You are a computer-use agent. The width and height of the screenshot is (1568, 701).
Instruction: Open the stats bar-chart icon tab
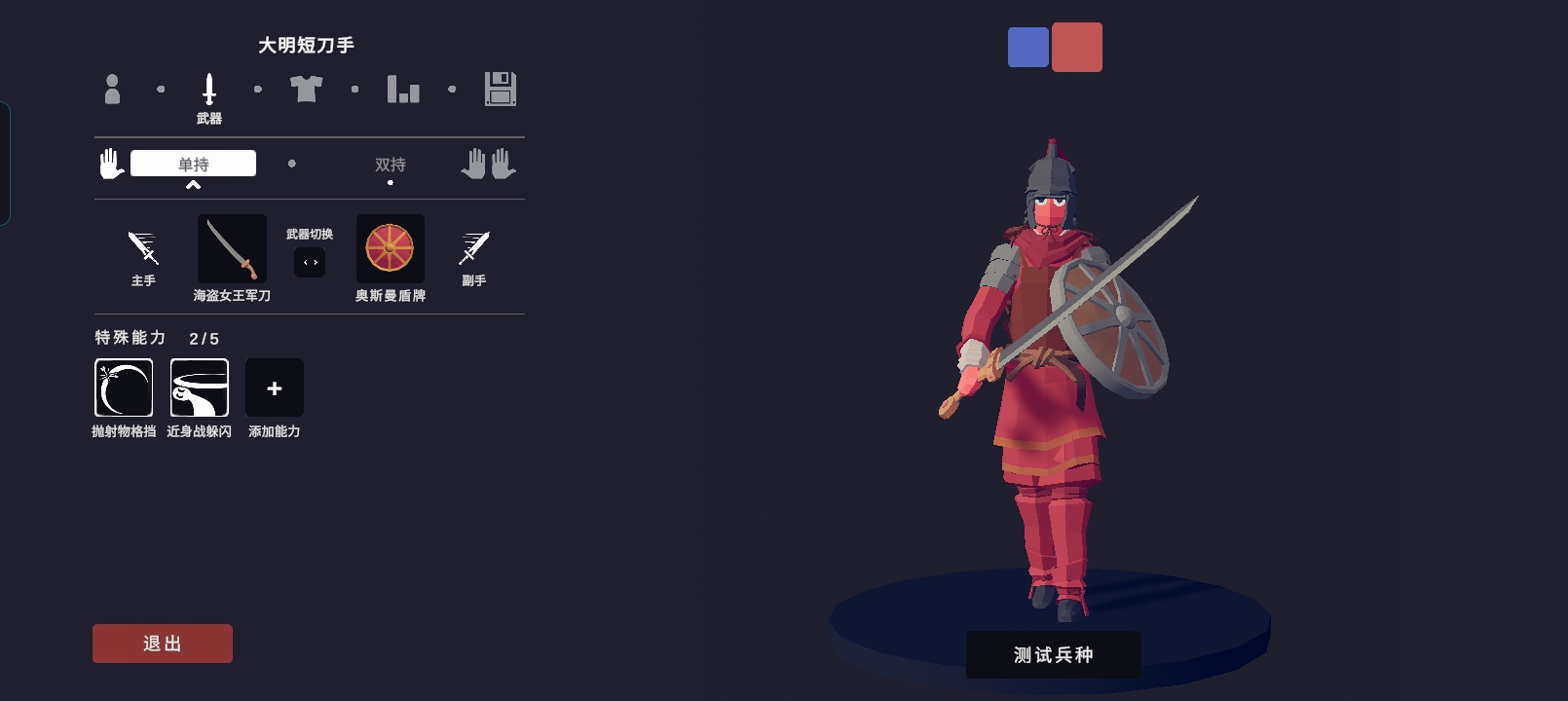[x=403, y=89]
